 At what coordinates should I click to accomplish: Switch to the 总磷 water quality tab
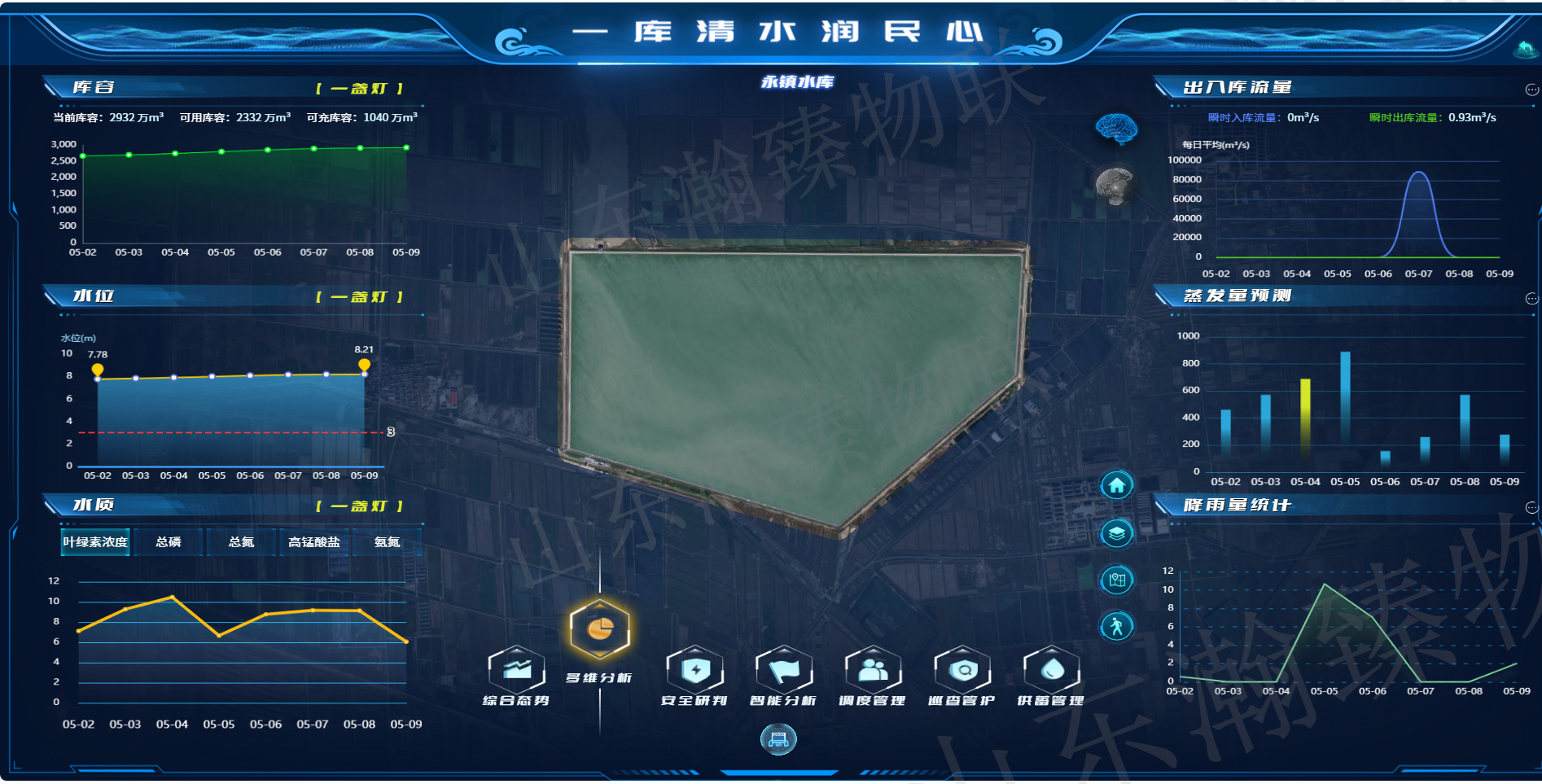pyautogui.click(x=169, y=542)
